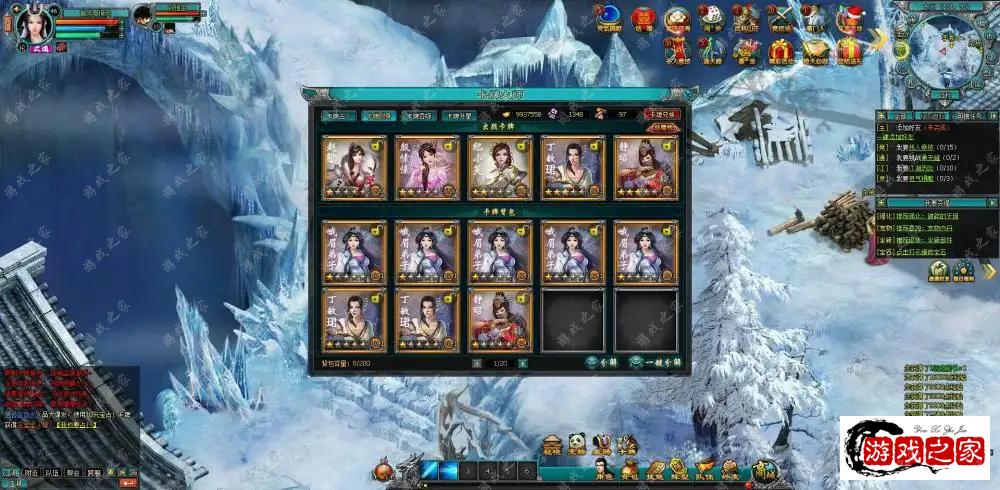Activate the first blue skill in hotbar
Screen dimensions: 1000x490
pos(431,470)
